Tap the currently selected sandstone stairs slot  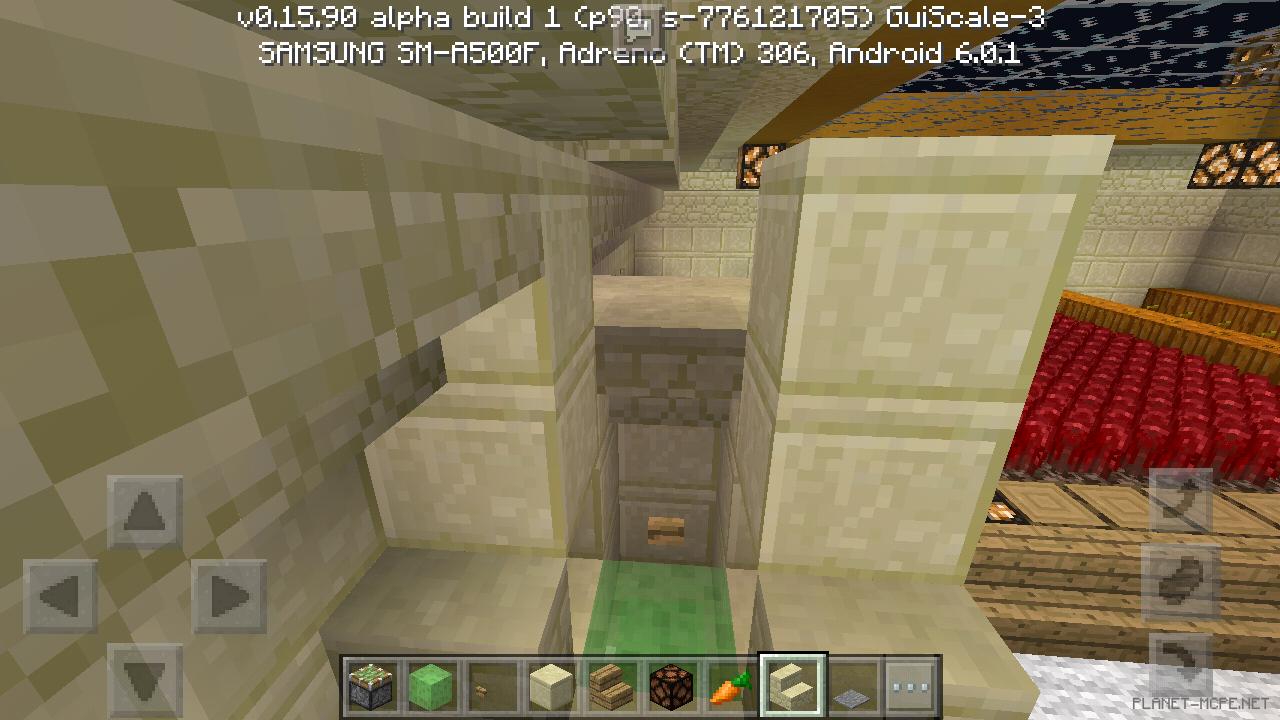click(791, 686)
